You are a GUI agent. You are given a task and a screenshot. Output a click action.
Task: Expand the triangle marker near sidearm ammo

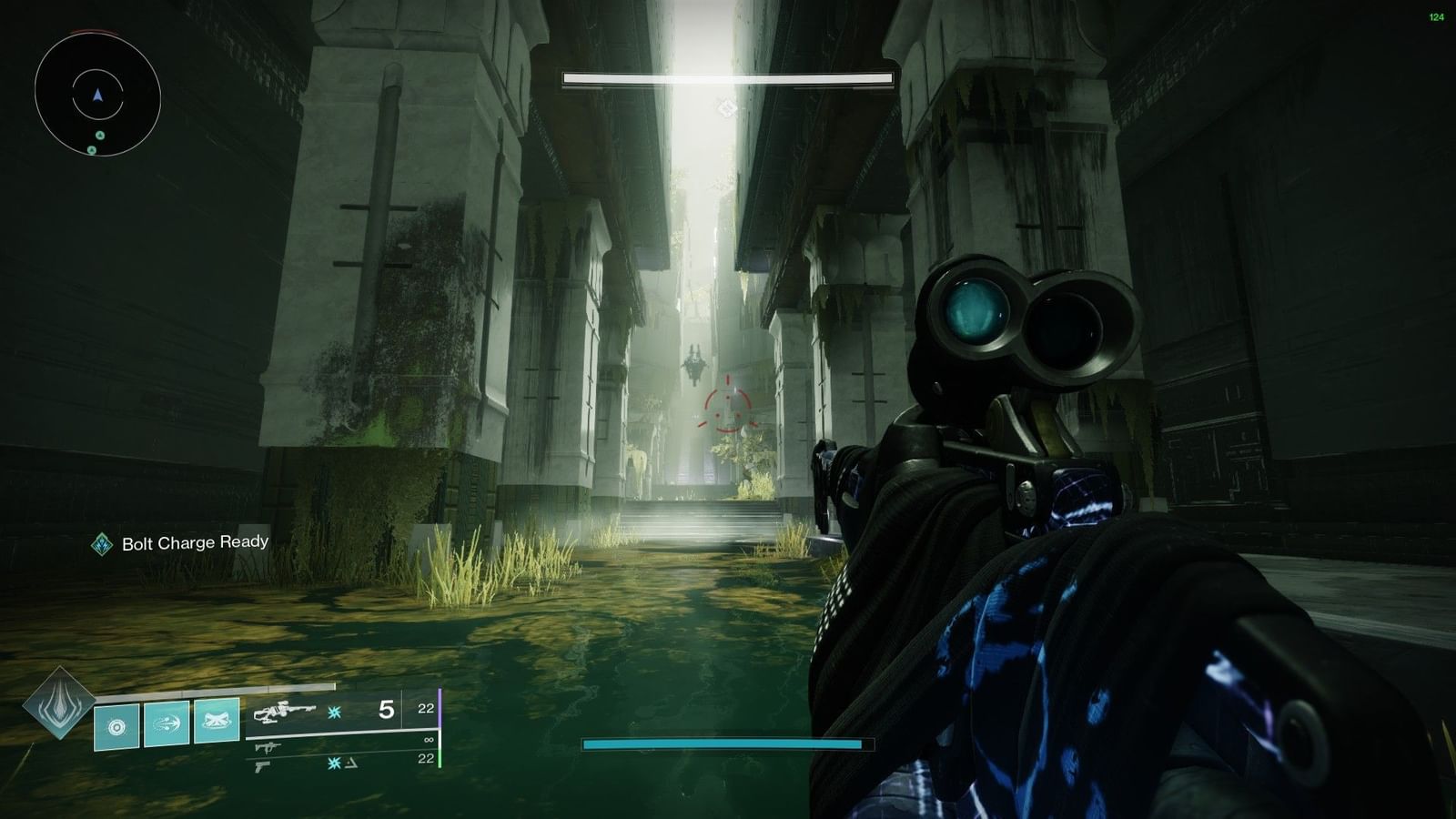[x=351, y=762]
